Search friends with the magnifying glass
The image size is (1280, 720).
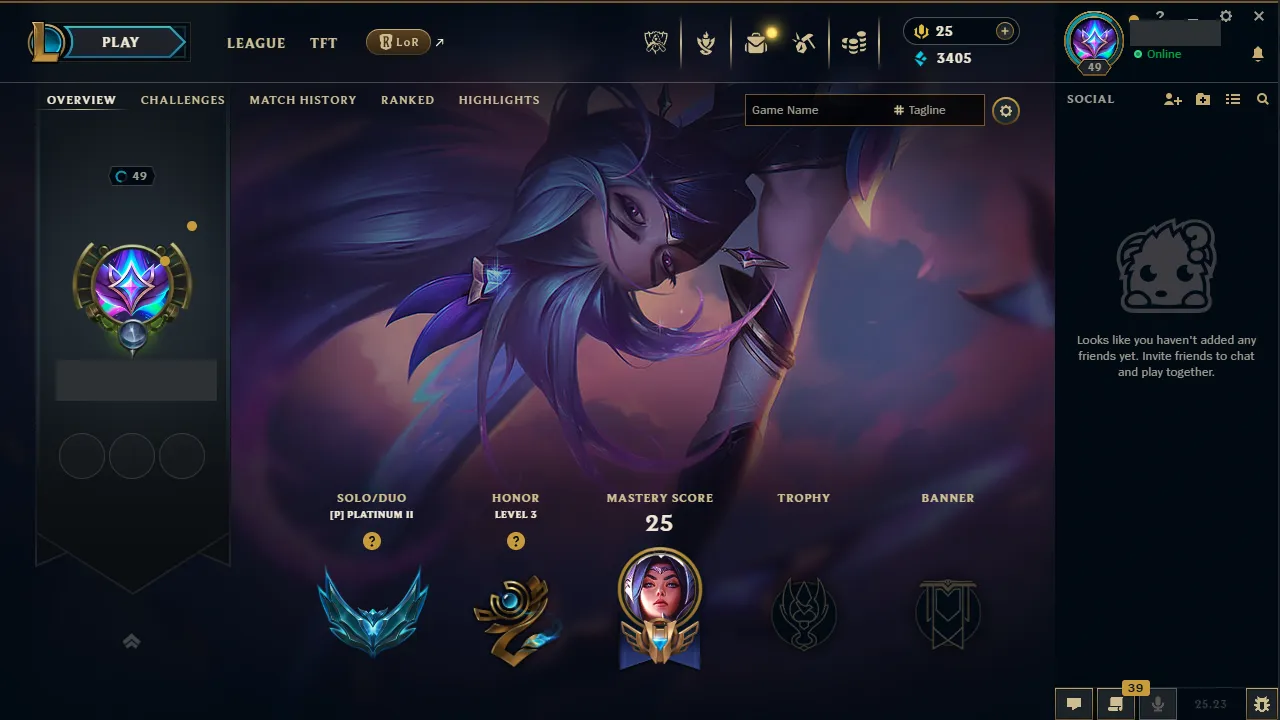1262,99
